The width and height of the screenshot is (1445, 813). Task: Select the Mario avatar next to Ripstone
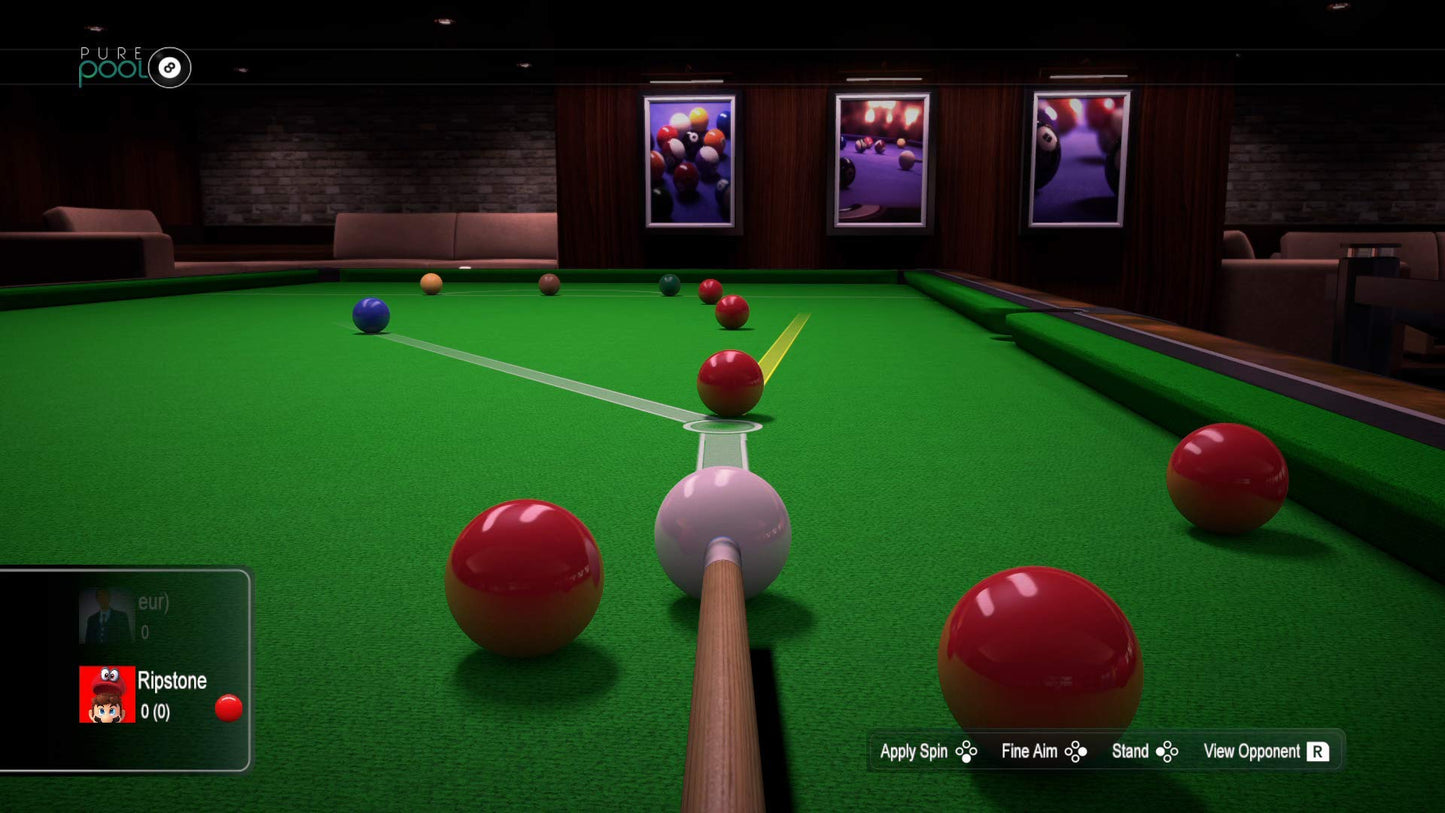pyautogui.click(x=107, y=695)
